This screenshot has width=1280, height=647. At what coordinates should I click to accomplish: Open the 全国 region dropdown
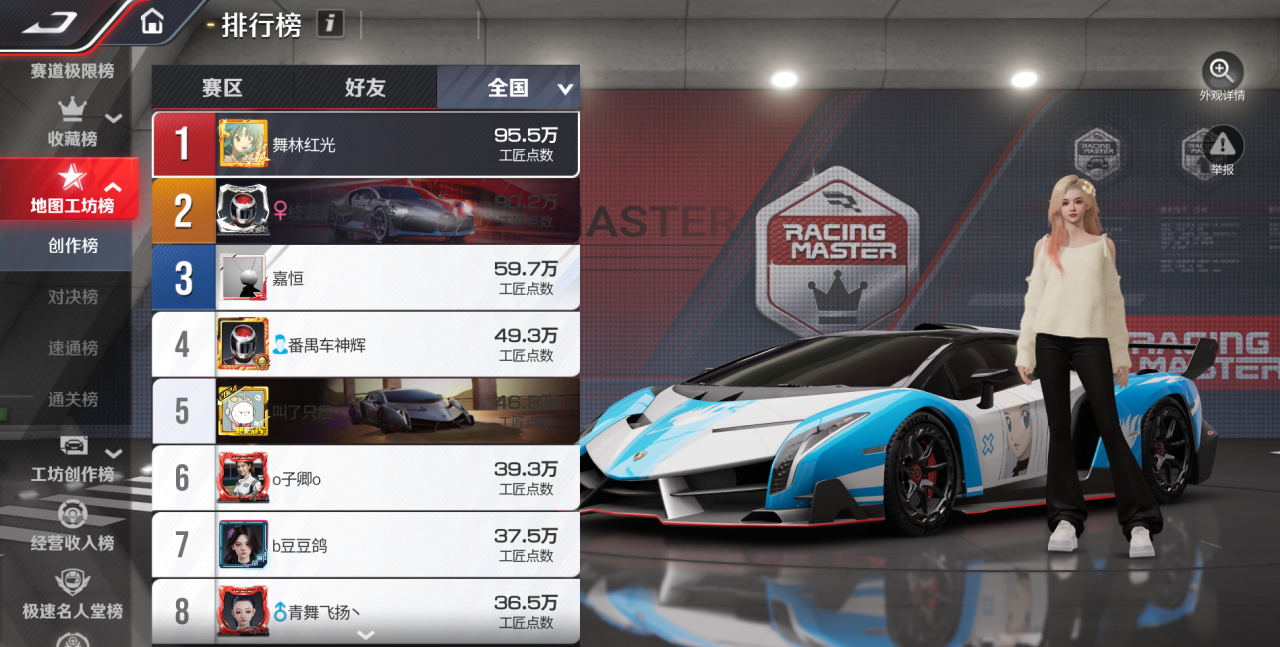[x=564, y=89]
